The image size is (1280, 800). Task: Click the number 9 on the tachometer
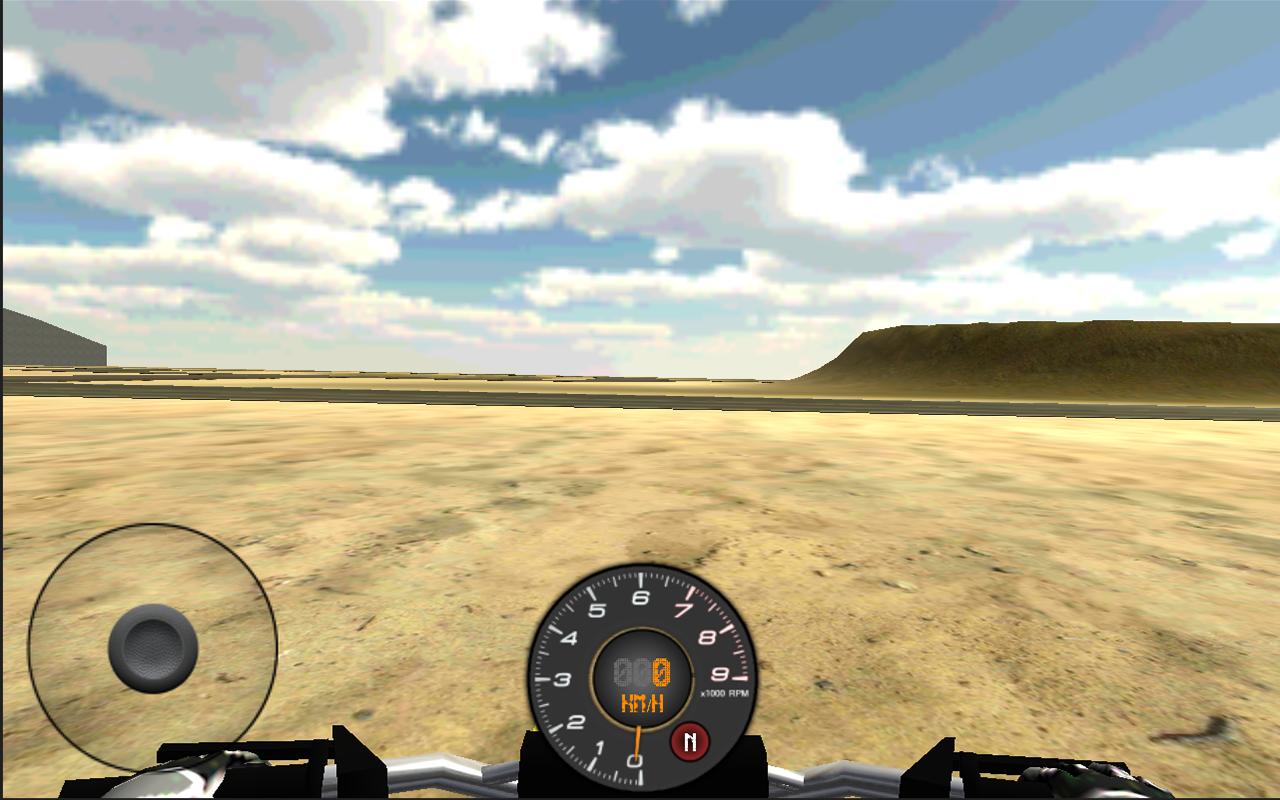(x=718, y=676)
